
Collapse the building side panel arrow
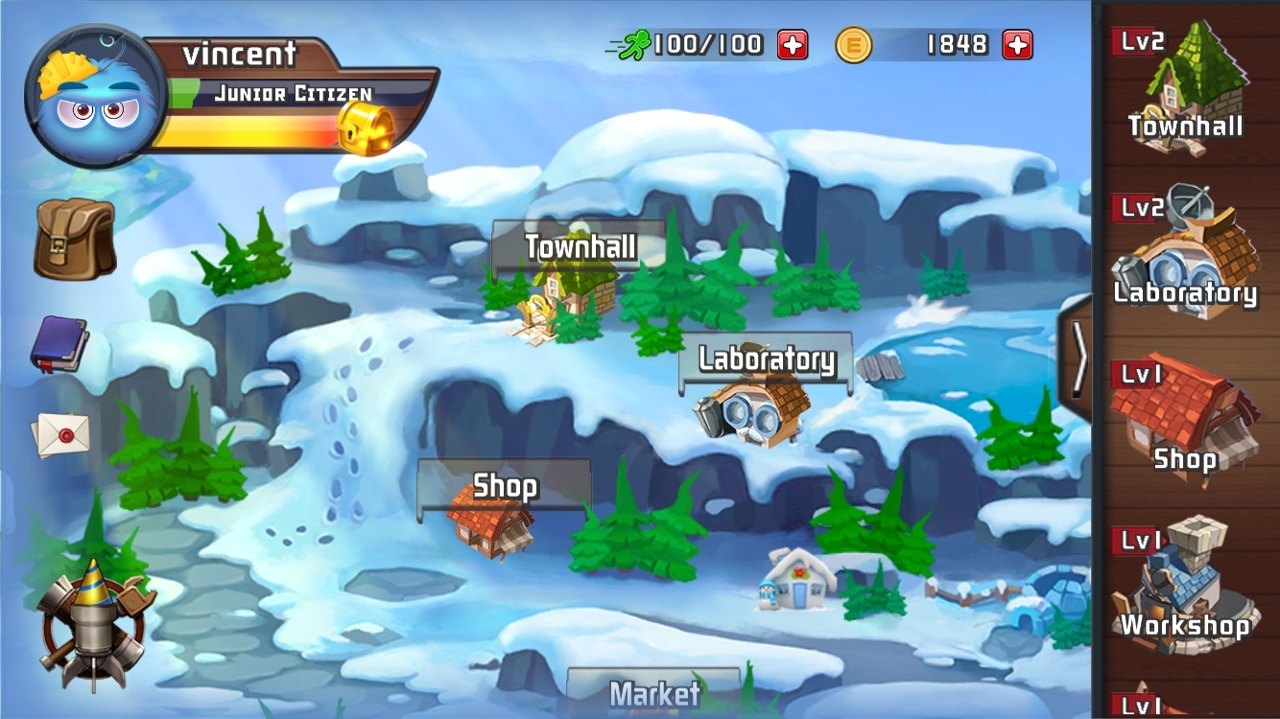pyautogui.click(x=1078, y=360)
